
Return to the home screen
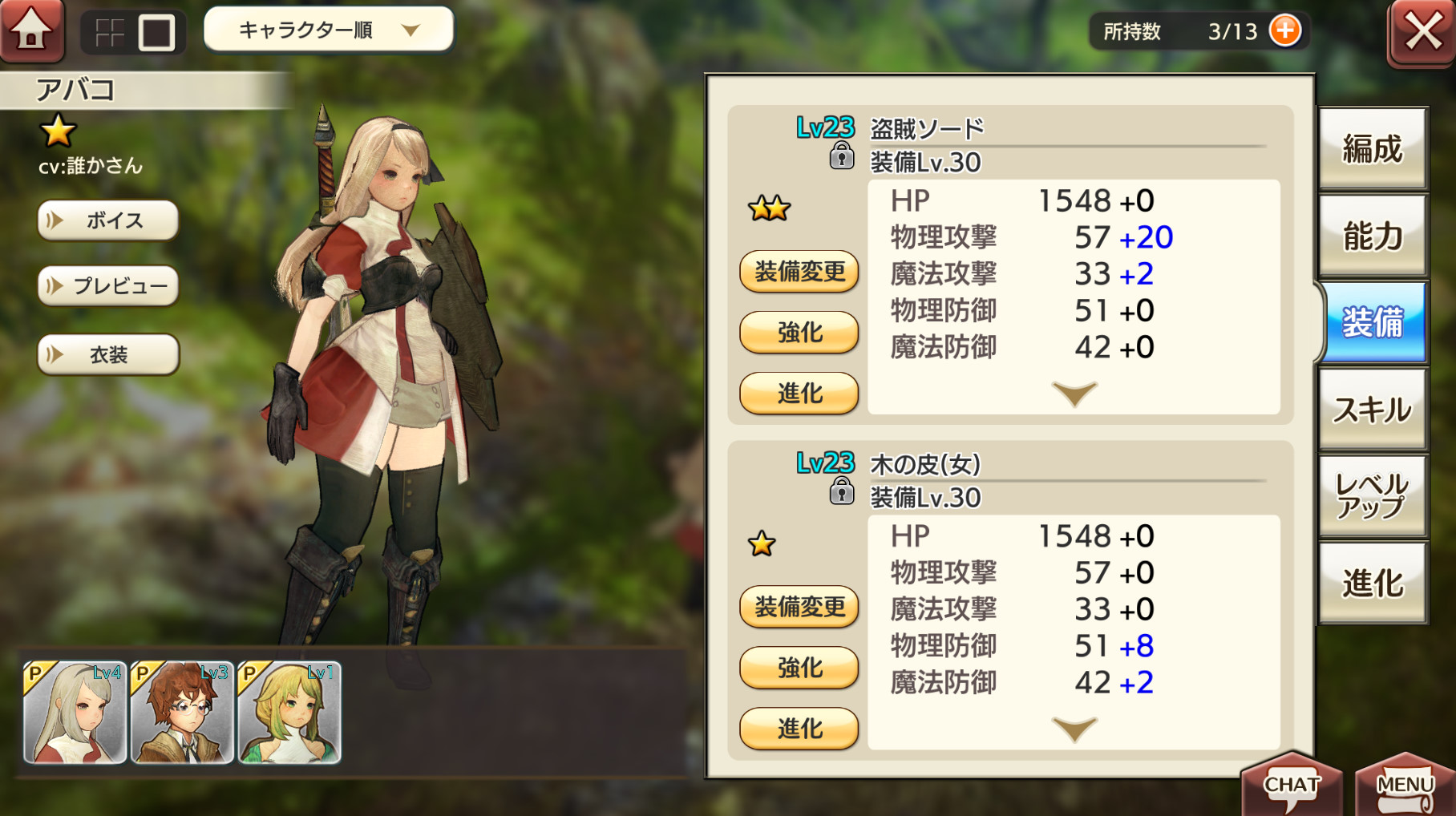click(x=32, y=30)
